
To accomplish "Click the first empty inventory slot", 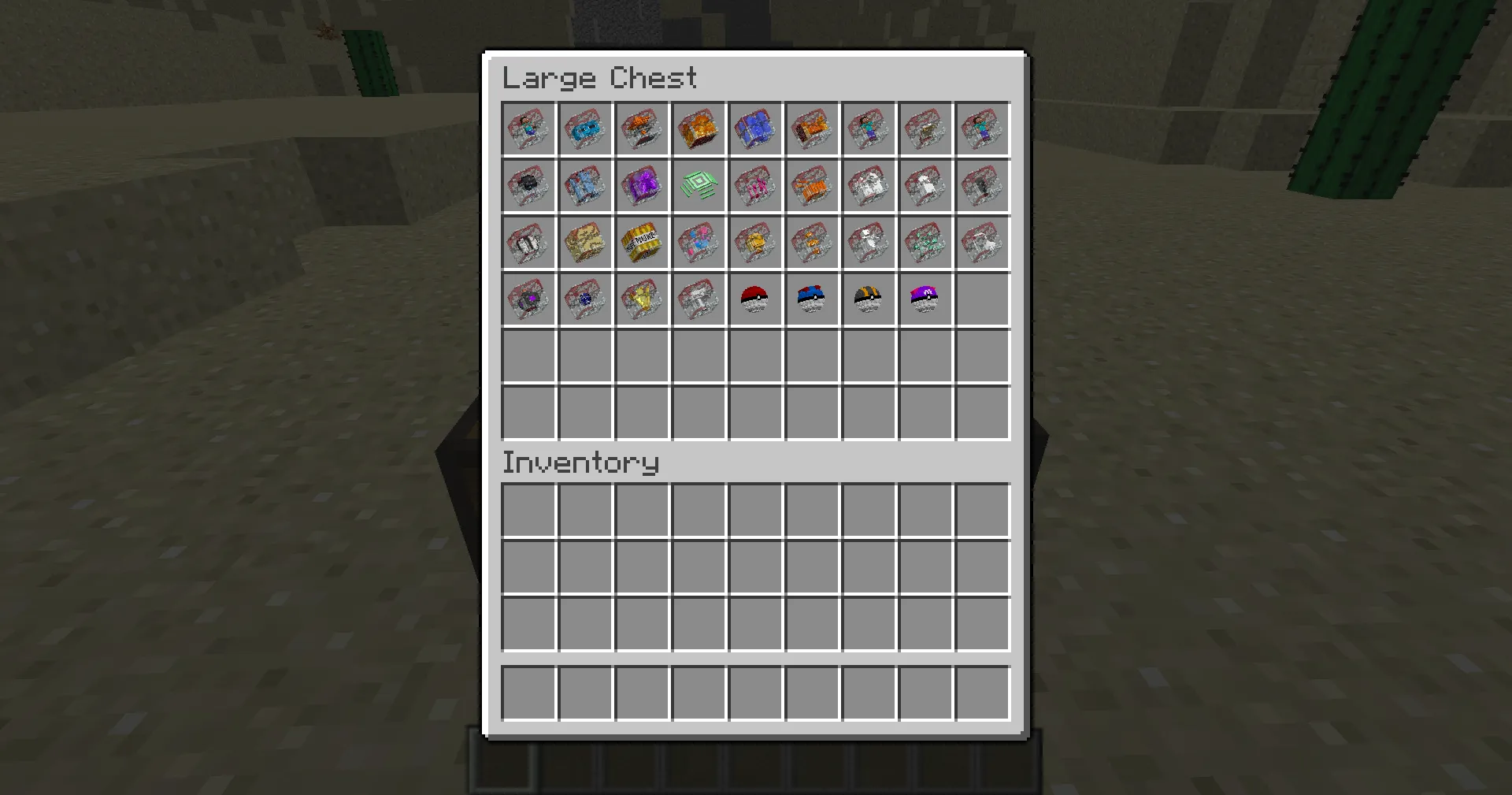I will (x=528, y=509).
